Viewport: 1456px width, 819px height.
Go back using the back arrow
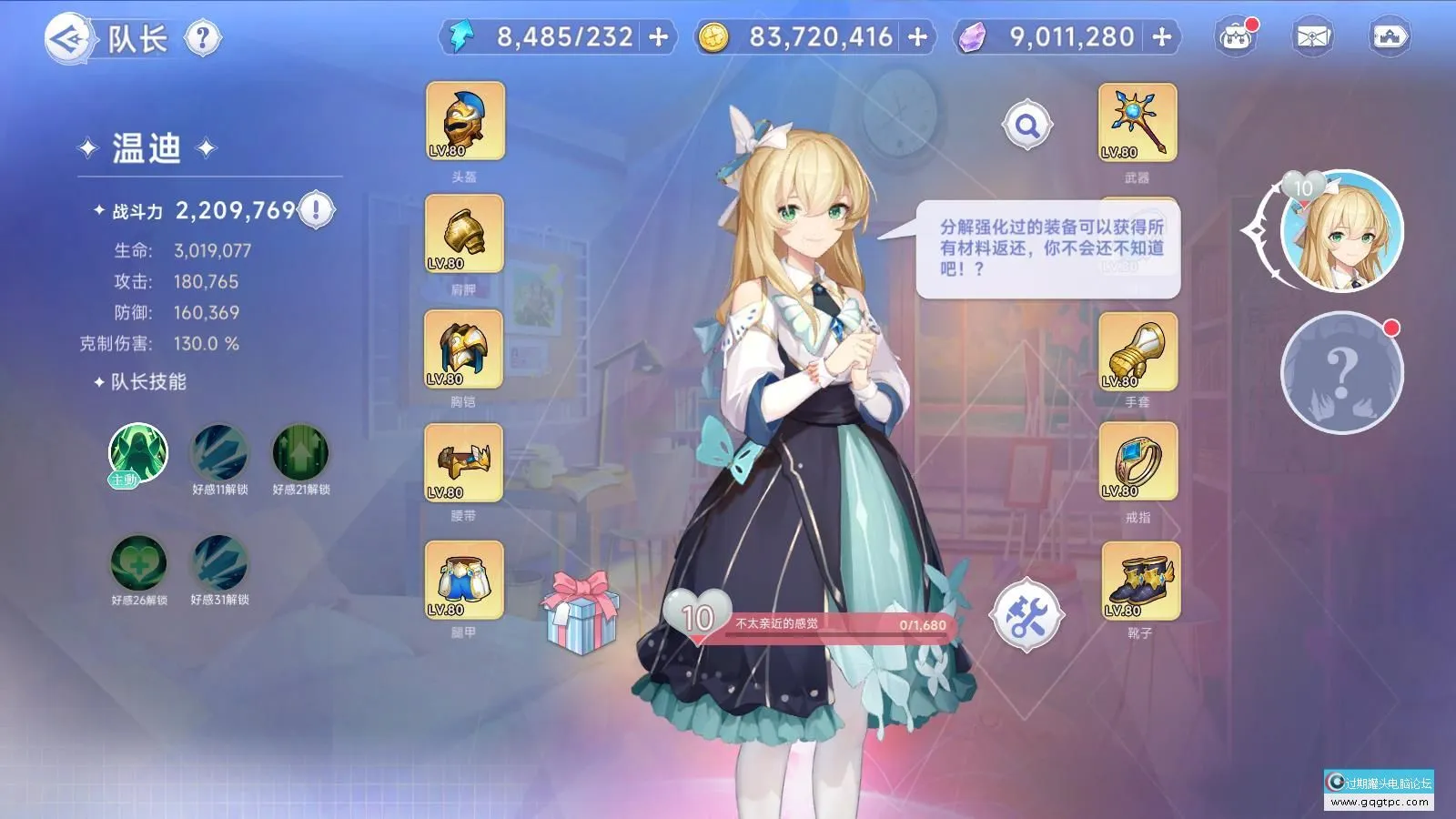[x=69, y=38]
